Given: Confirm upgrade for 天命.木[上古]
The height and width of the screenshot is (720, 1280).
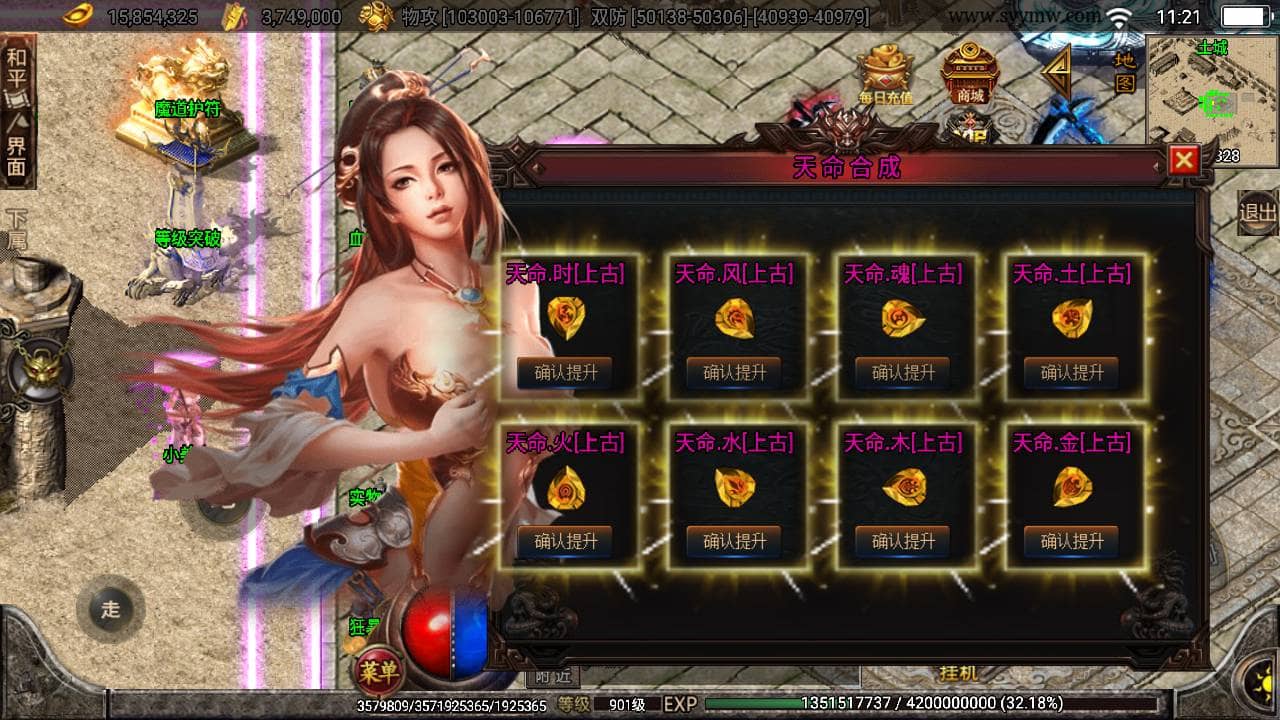Looking at the screenshot, I should coord(903,541).
